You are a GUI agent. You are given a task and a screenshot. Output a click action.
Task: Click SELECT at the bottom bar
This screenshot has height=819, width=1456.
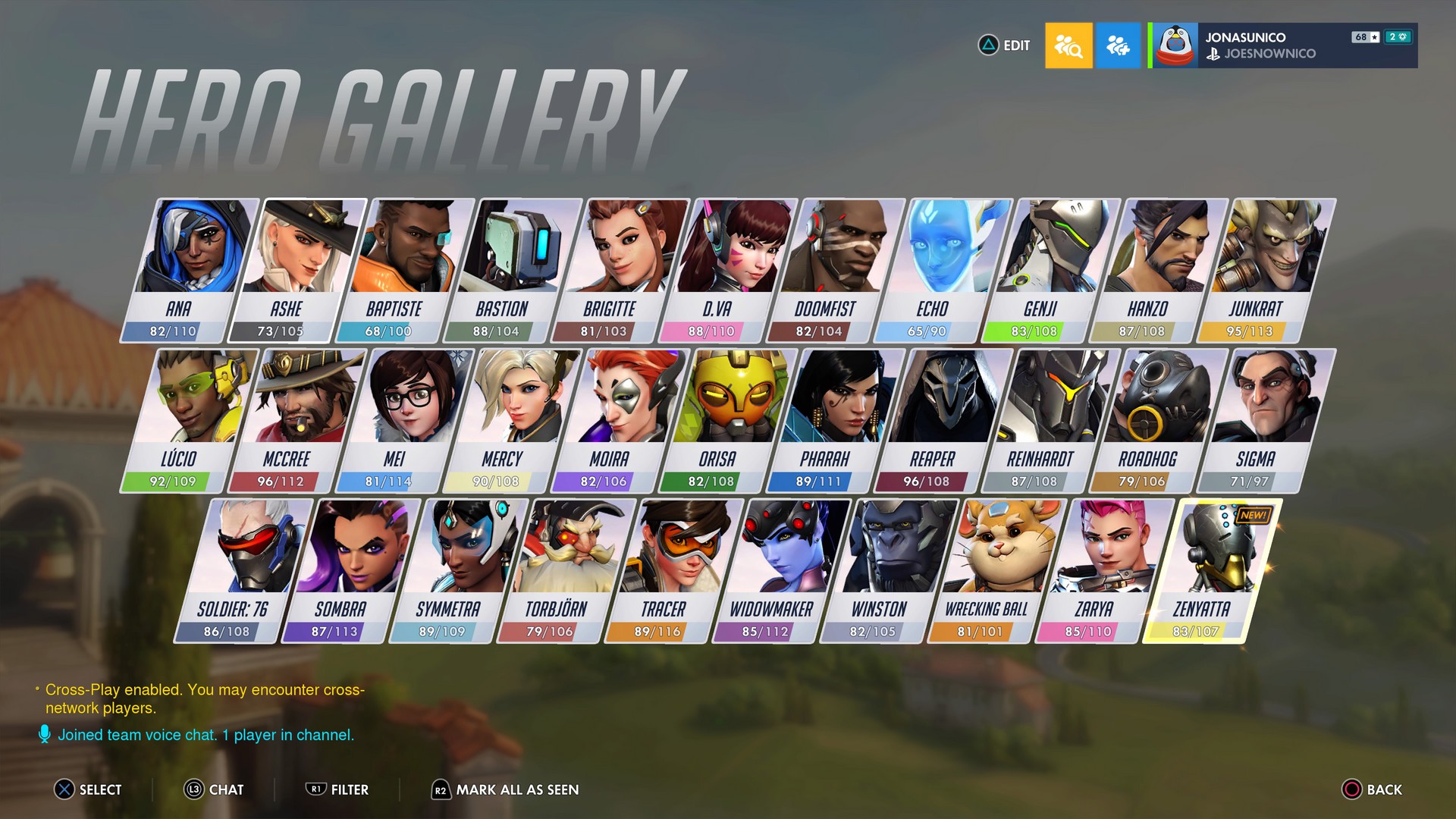(64, 789)
